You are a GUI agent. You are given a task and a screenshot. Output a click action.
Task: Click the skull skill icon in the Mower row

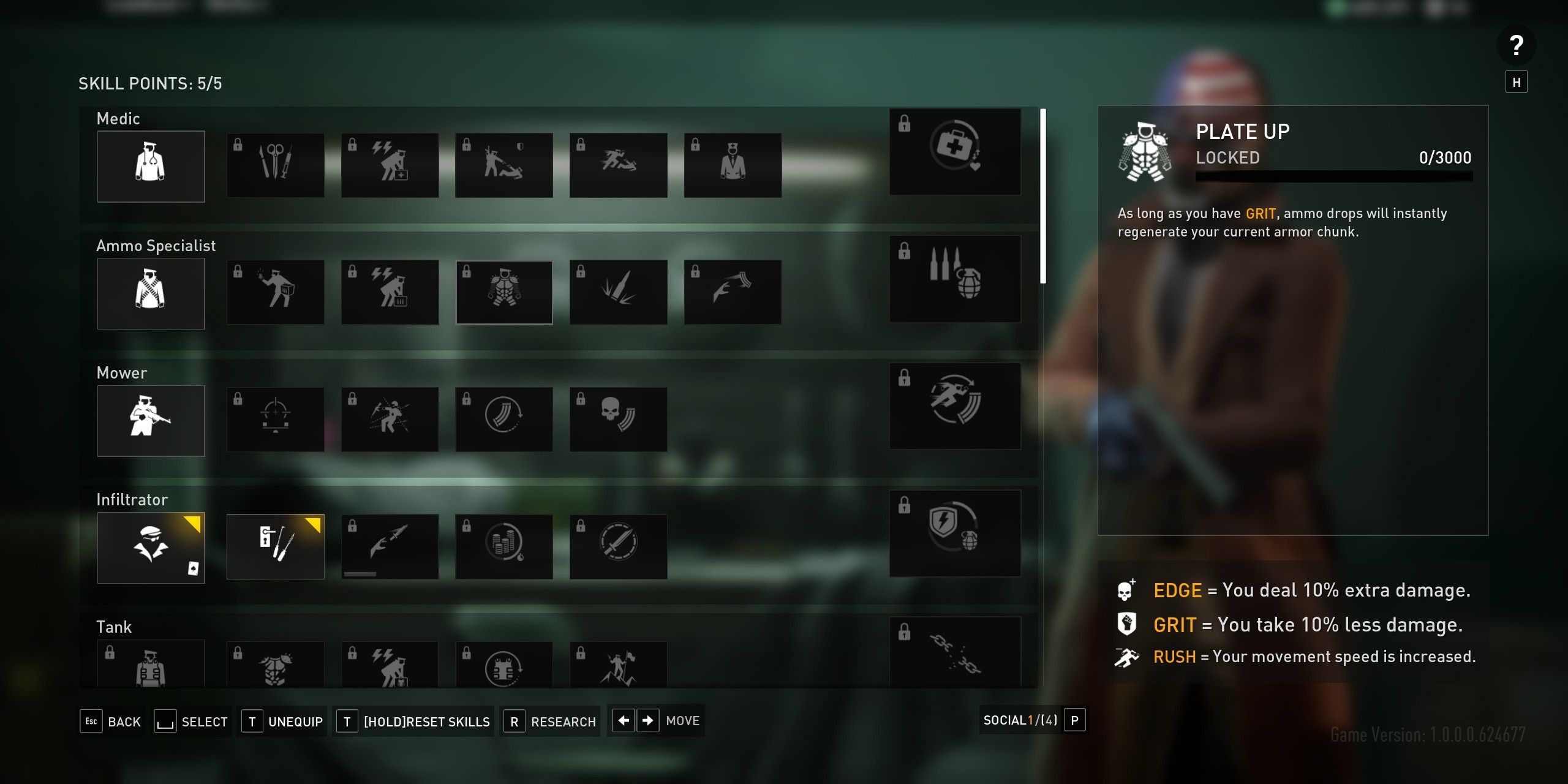tap(619, 419)
